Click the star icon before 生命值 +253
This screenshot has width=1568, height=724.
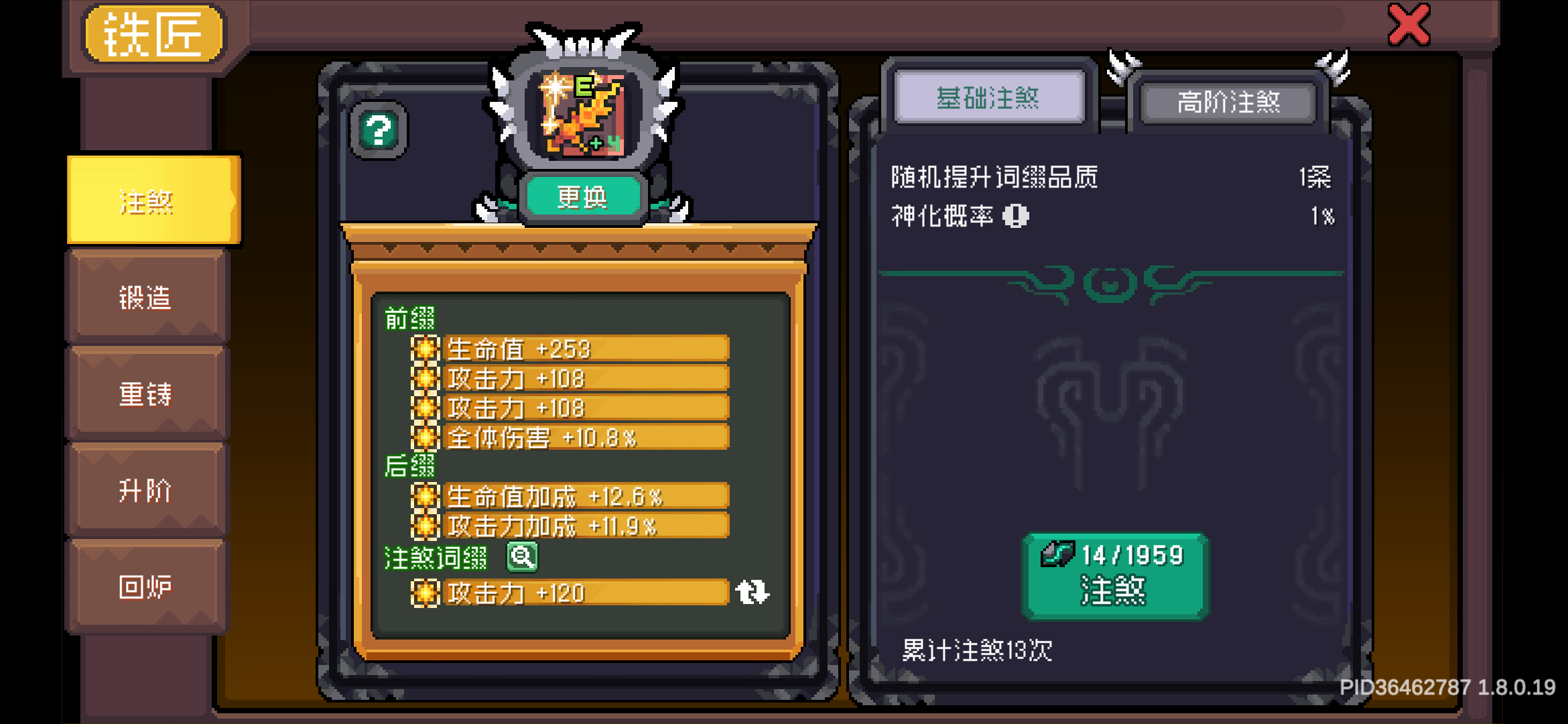click(x=427, y=349)
